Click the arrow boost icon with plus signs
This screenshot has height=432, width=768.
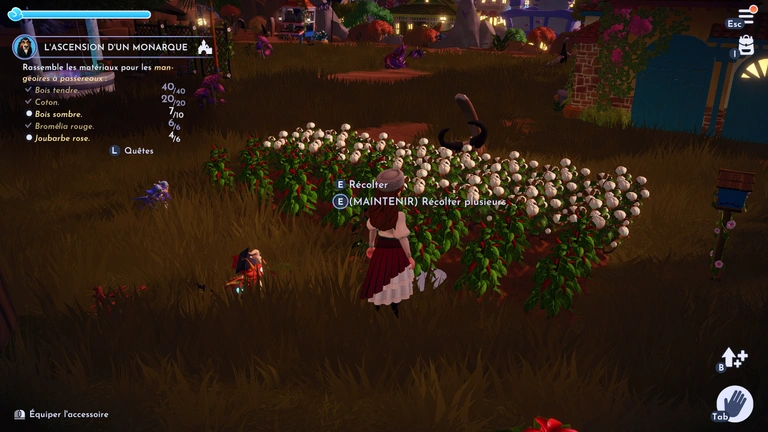point(735,357)
